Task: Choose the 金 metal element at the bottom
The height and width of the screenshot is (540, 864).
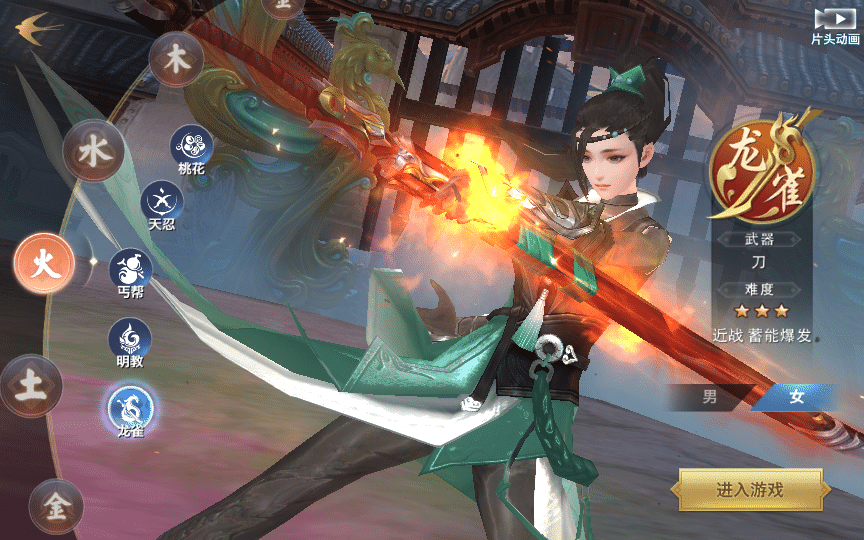Action: point(57,506)
